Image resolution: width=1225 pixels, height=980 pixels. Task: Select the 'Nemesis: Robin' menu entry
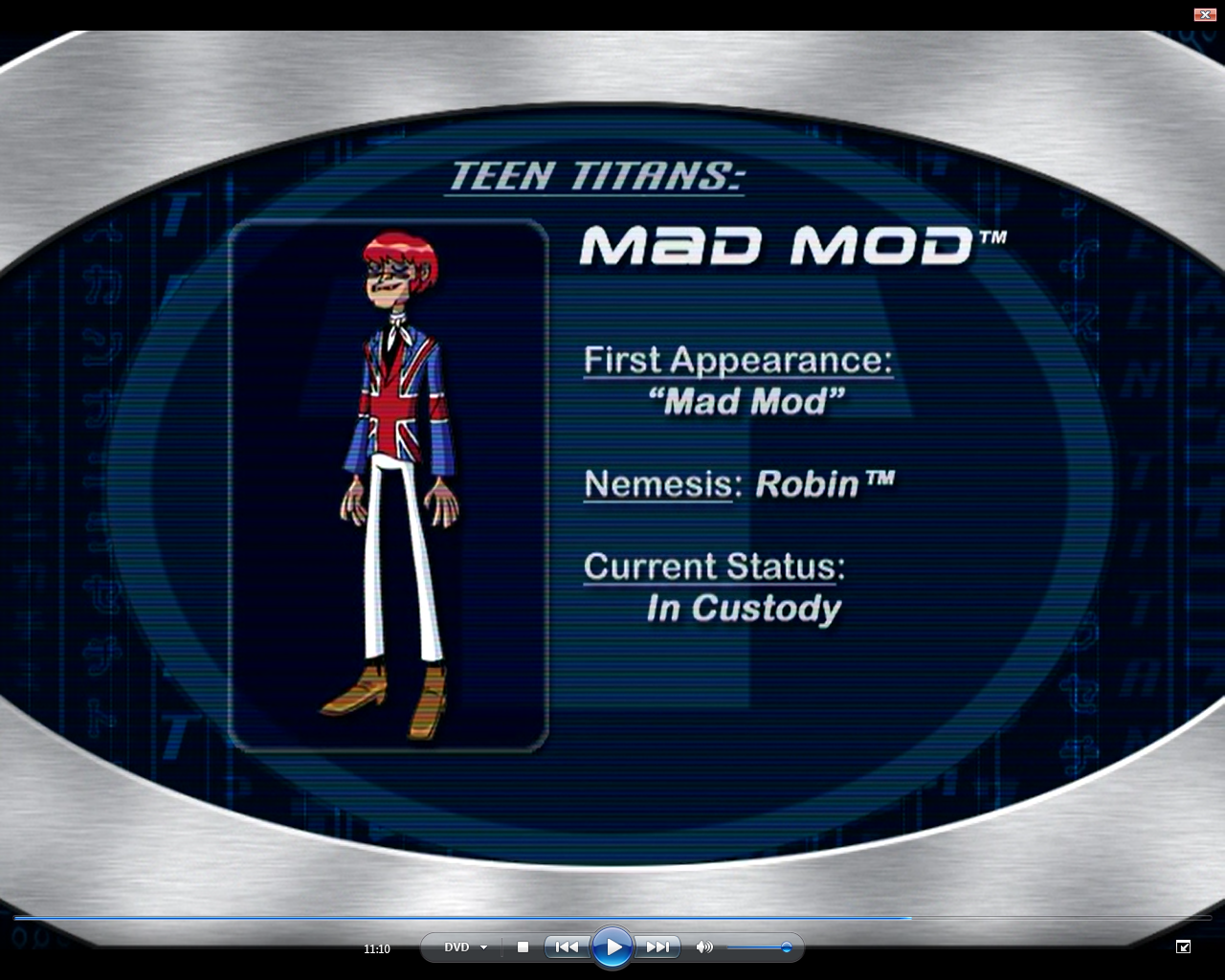741,483
